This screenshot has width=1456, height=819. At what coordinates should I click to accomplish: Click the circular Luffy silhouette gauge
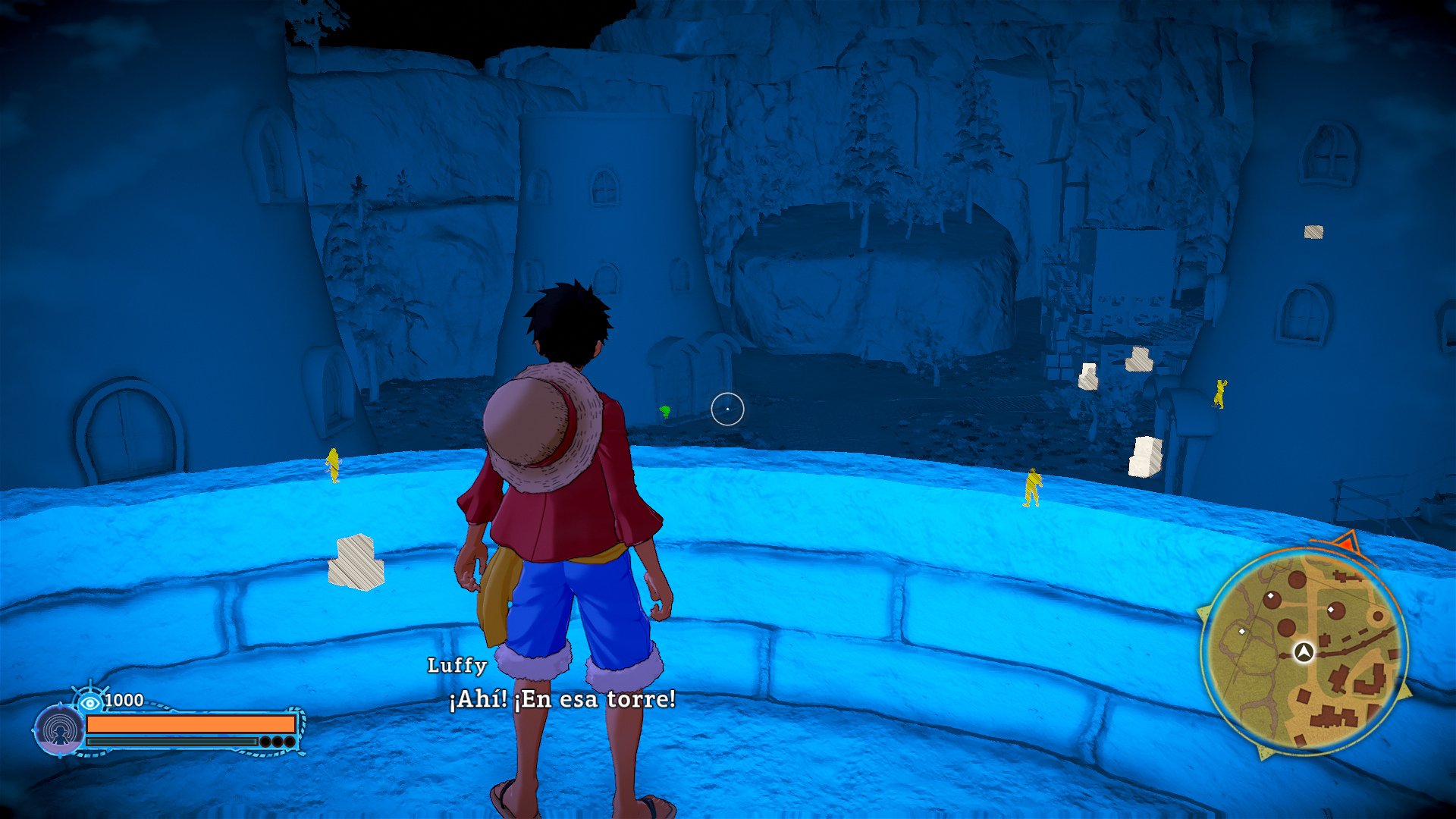(x=60, y=729)
